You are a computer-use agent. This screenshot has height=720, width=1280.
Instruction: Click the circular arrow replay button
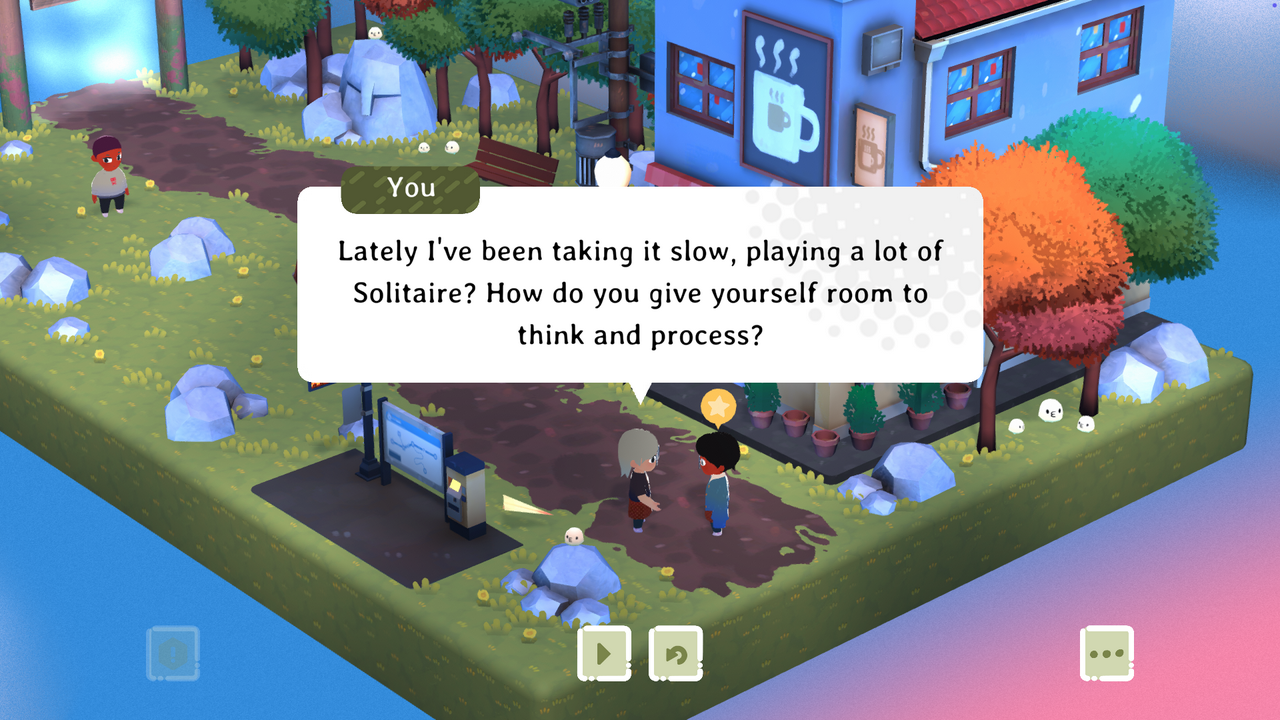click(676, 654)
